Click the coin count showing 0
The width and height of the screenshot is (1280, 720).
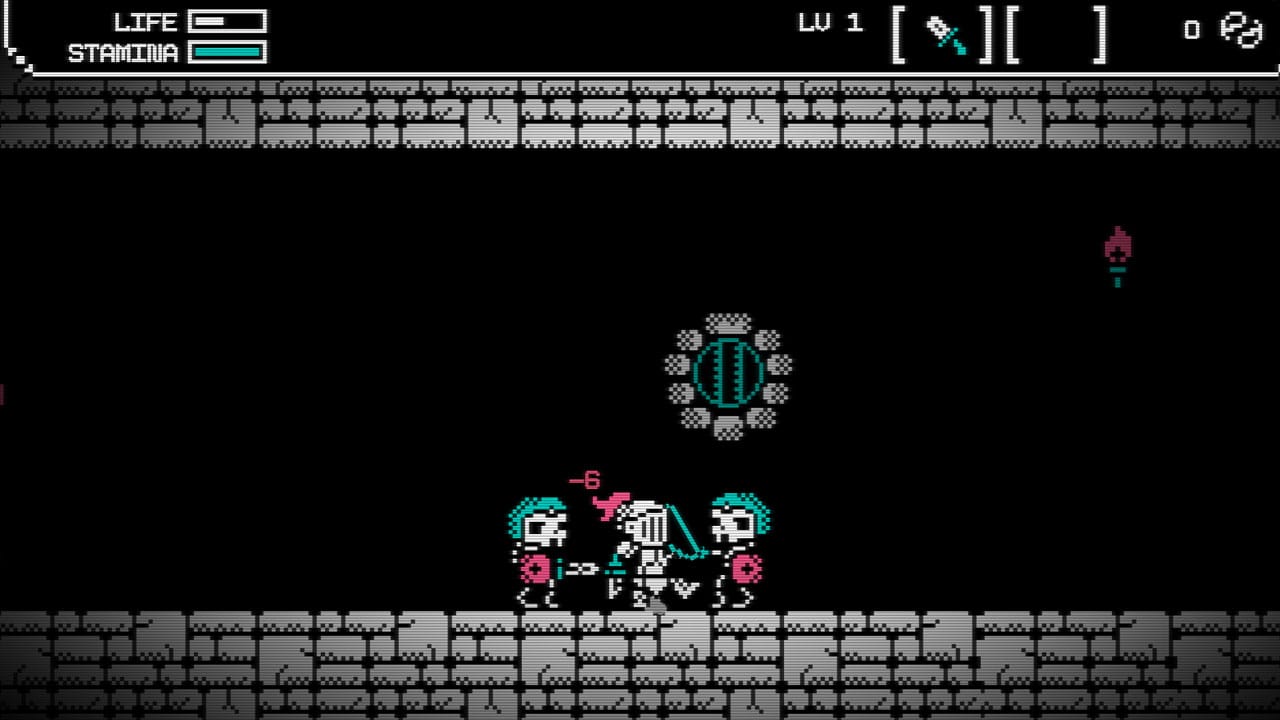[x=1190, y=31]
